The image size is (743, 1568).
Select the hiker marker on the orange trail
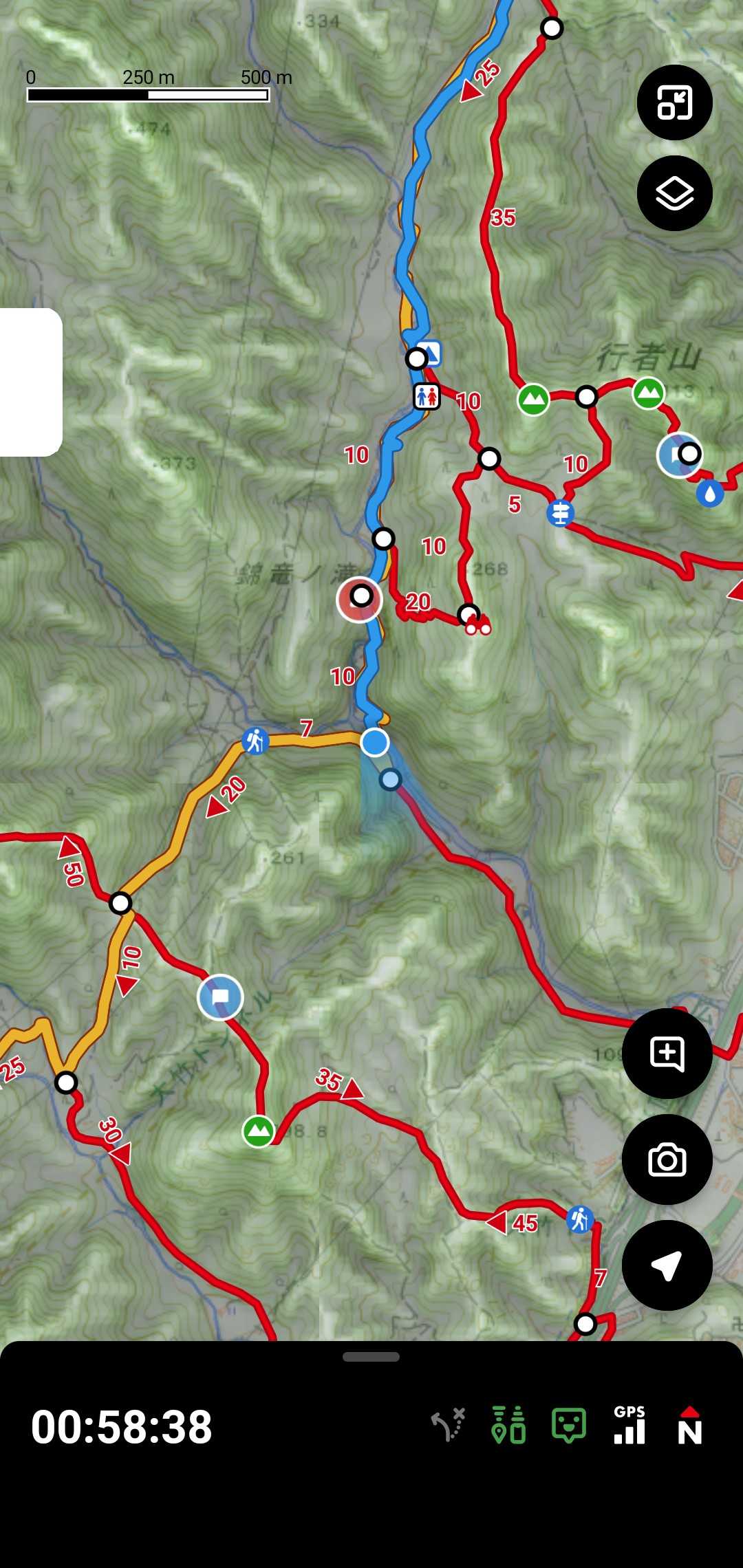(255, 741)
